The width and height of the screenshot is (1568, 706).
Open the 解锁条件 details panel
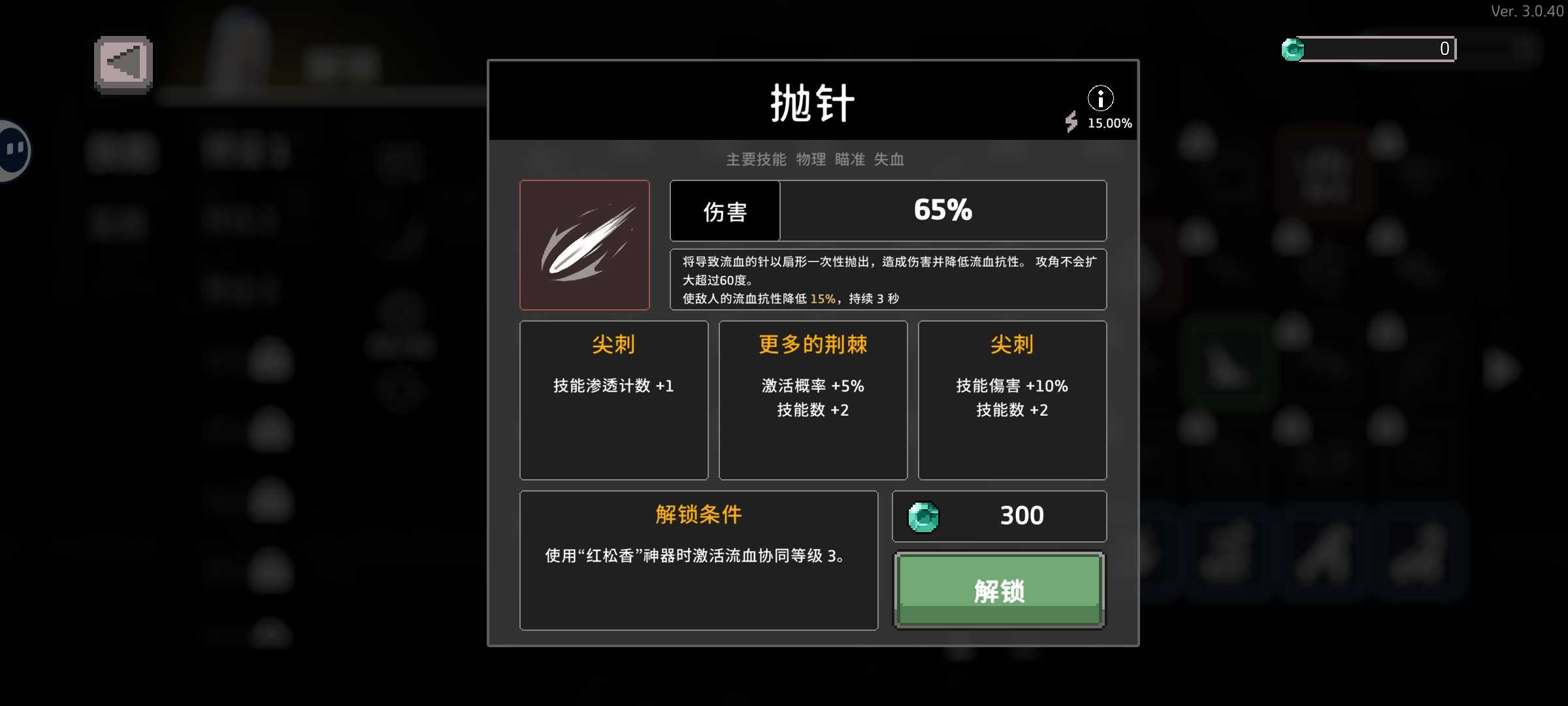[x=698, y=561]
